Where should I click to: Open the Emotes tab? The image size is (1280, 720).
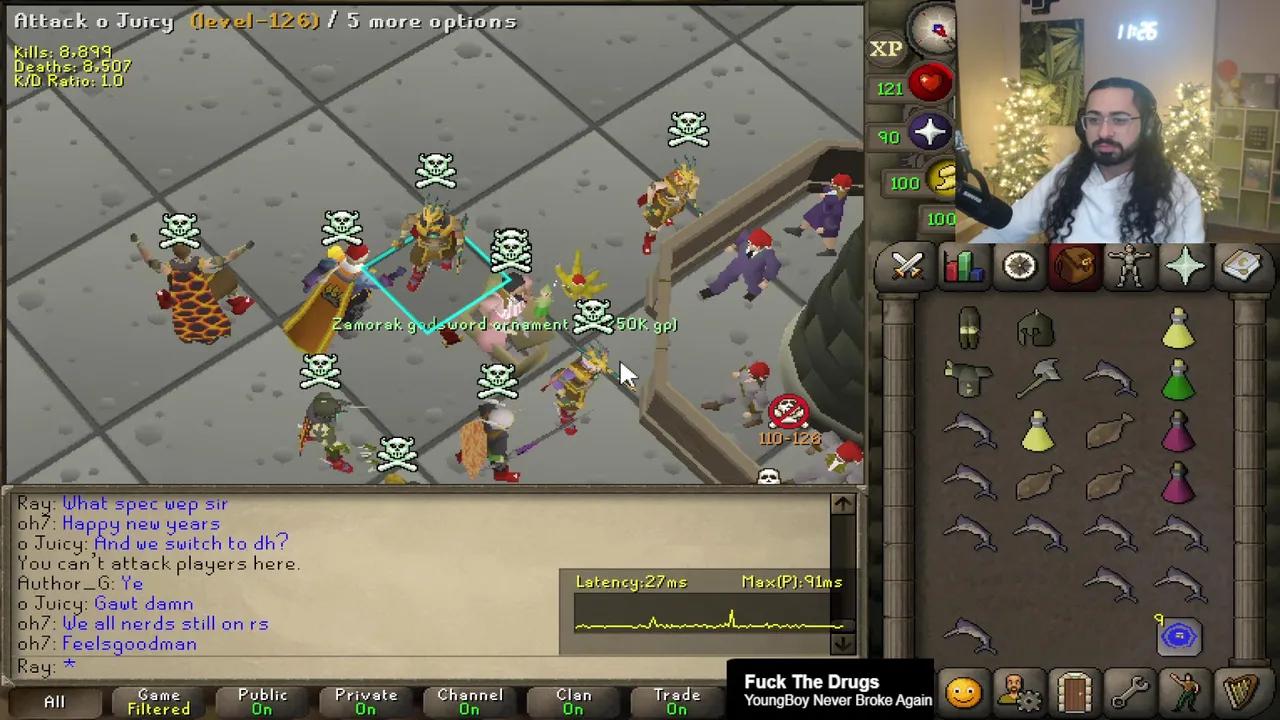1186,690
